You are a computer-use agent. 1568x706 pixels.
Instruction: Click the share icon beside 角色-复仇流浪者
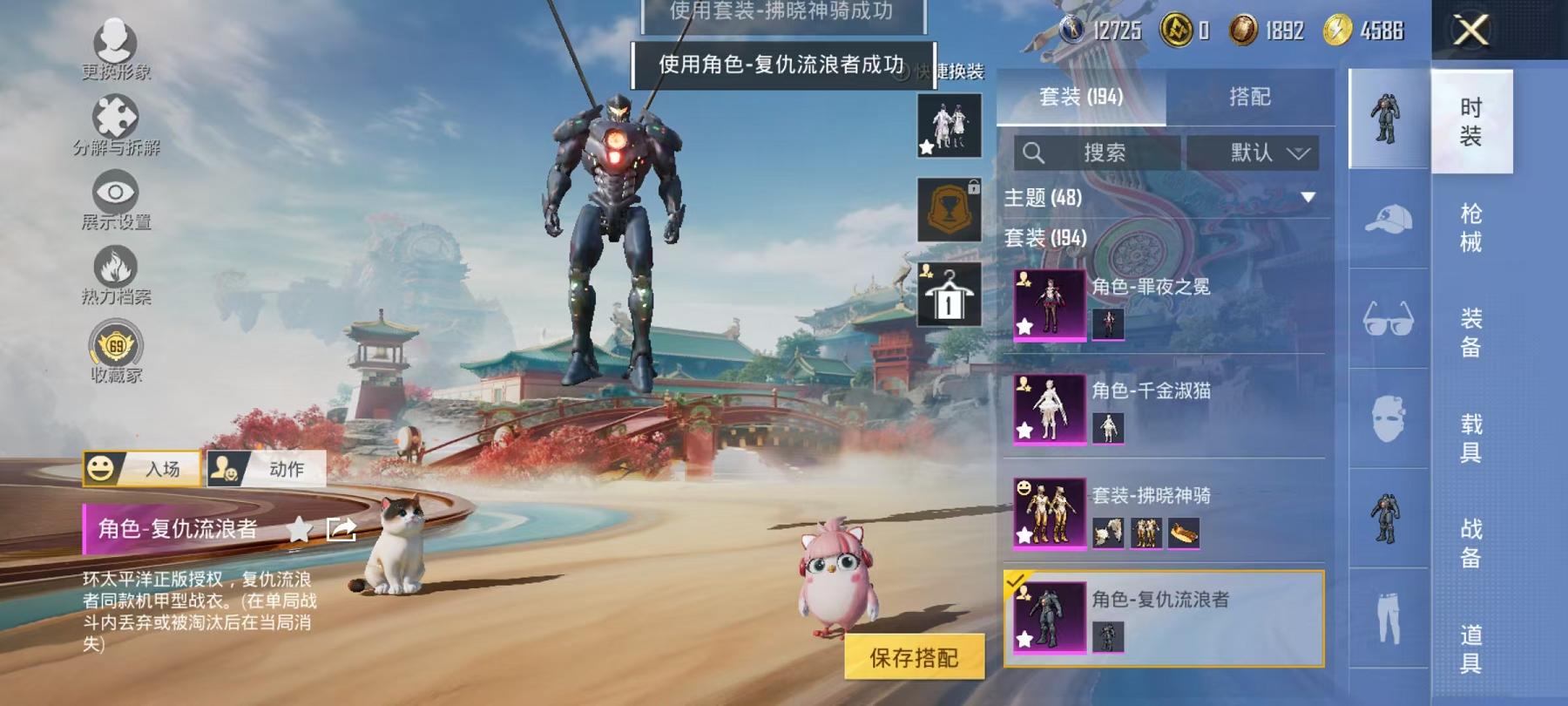pos(342,529)
